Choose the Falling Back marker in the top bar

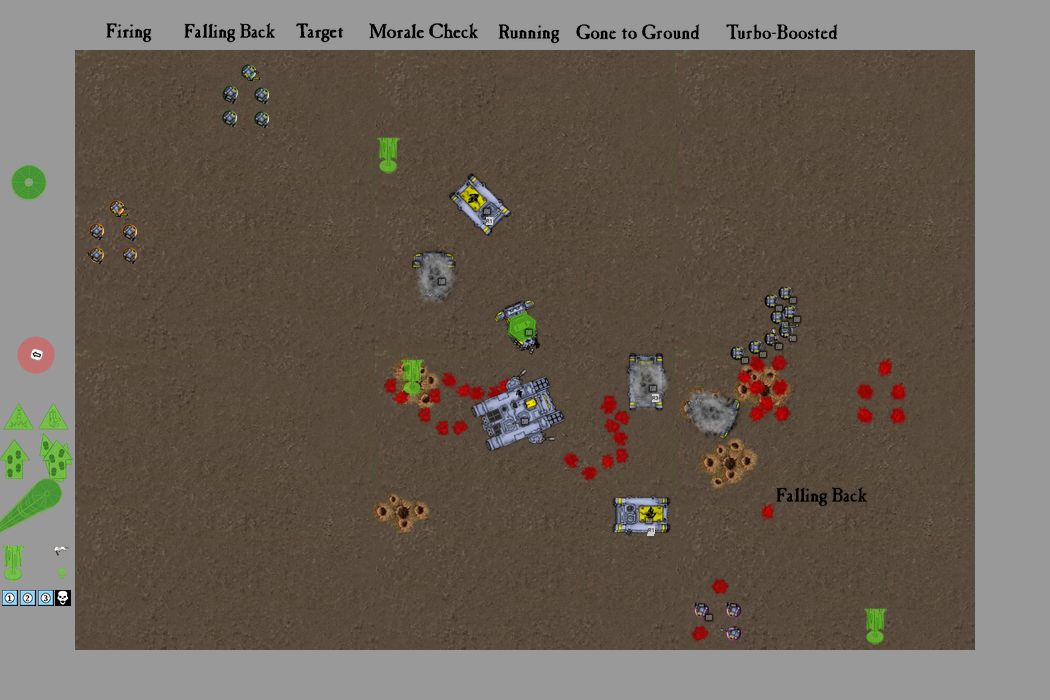pos(229,32)
